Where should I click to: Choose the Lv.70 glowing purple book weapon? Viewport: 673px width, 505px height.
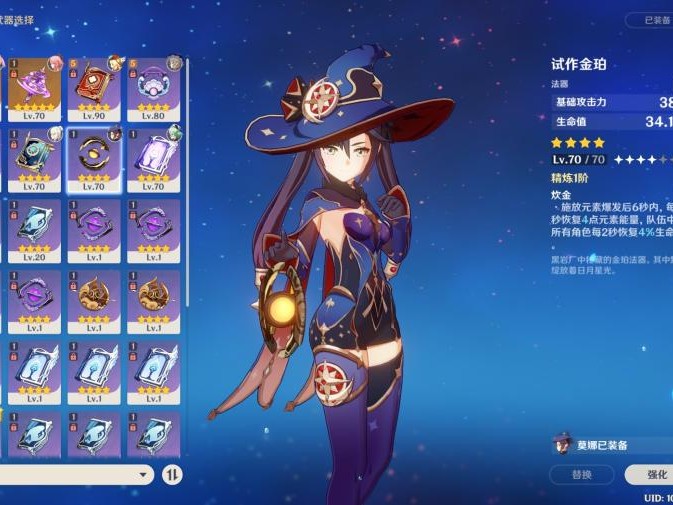(x=153, y=158)
